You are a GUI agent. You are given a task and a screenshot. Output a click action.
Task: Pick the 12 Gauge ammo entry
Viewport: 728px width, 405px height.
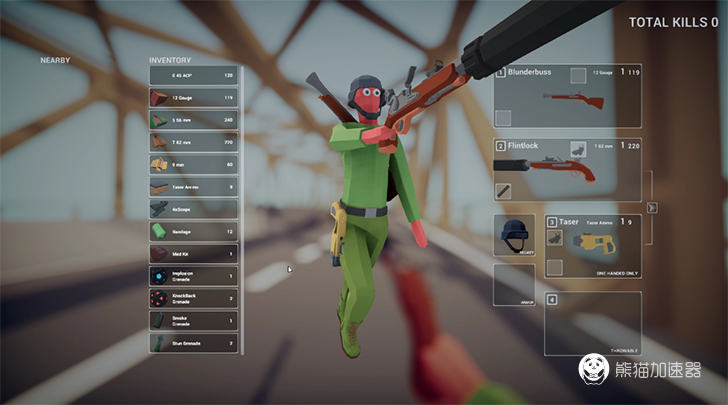[193, 98]
